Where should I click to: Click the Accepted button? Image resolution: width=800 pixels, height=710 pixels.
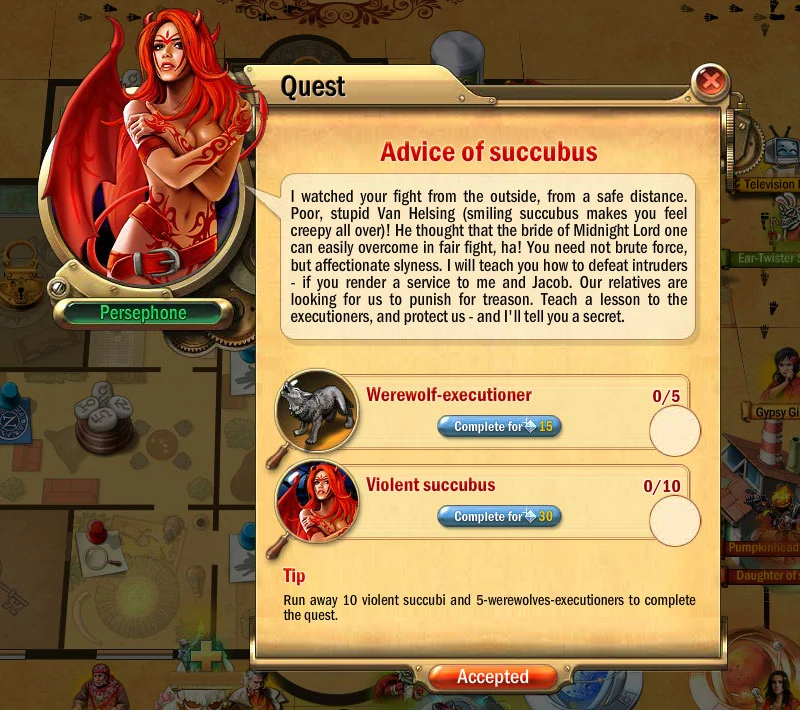pyautogui.click(x=493, y=677)
